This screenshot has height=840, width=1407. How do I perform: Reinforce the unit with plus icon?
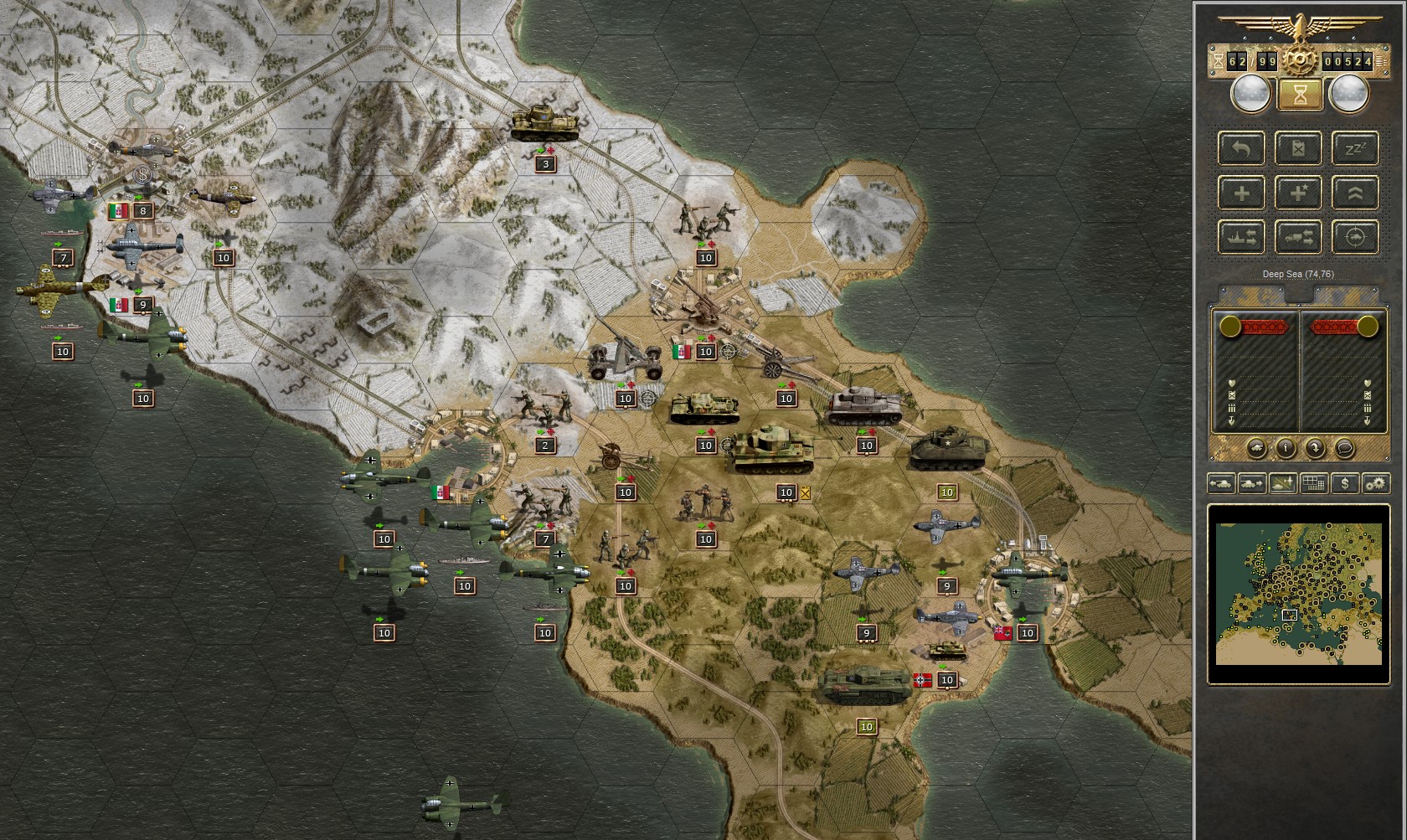click(1241, 193)
